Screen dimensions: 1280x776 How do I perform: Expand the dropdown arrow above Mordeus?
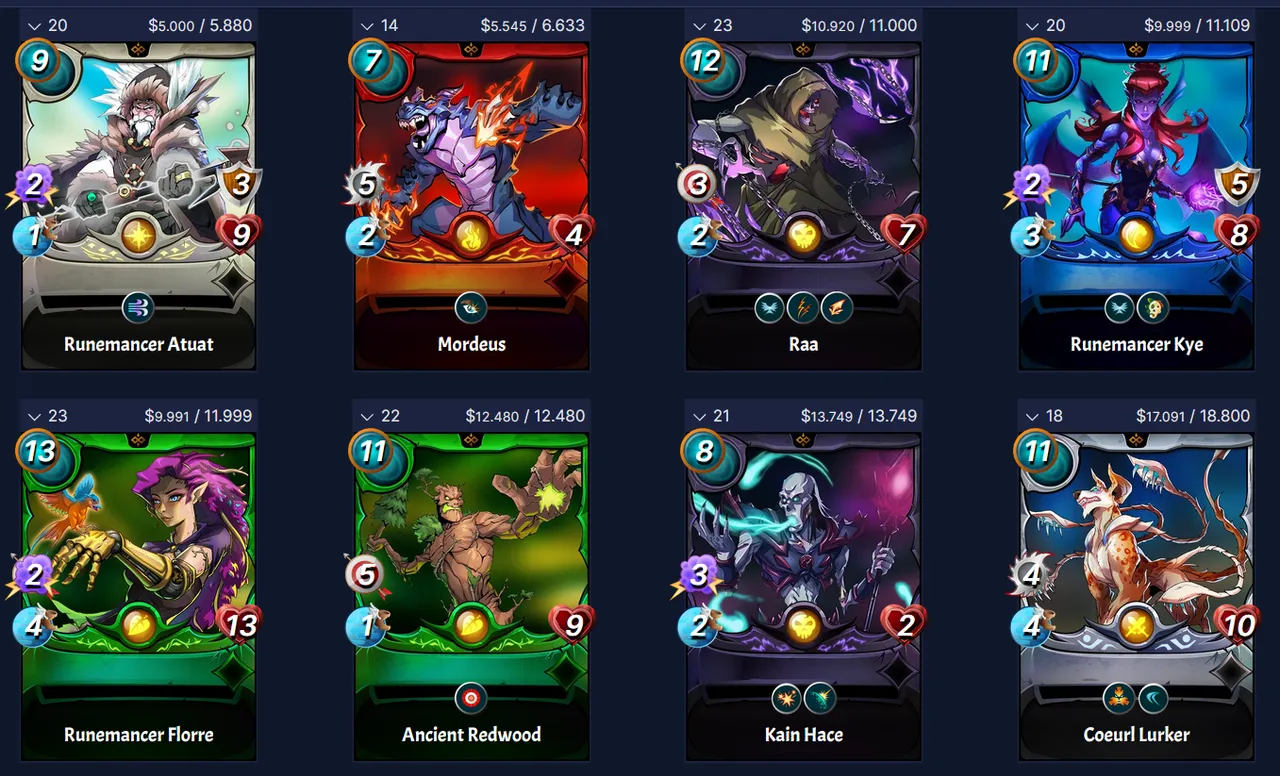(366, 25)
